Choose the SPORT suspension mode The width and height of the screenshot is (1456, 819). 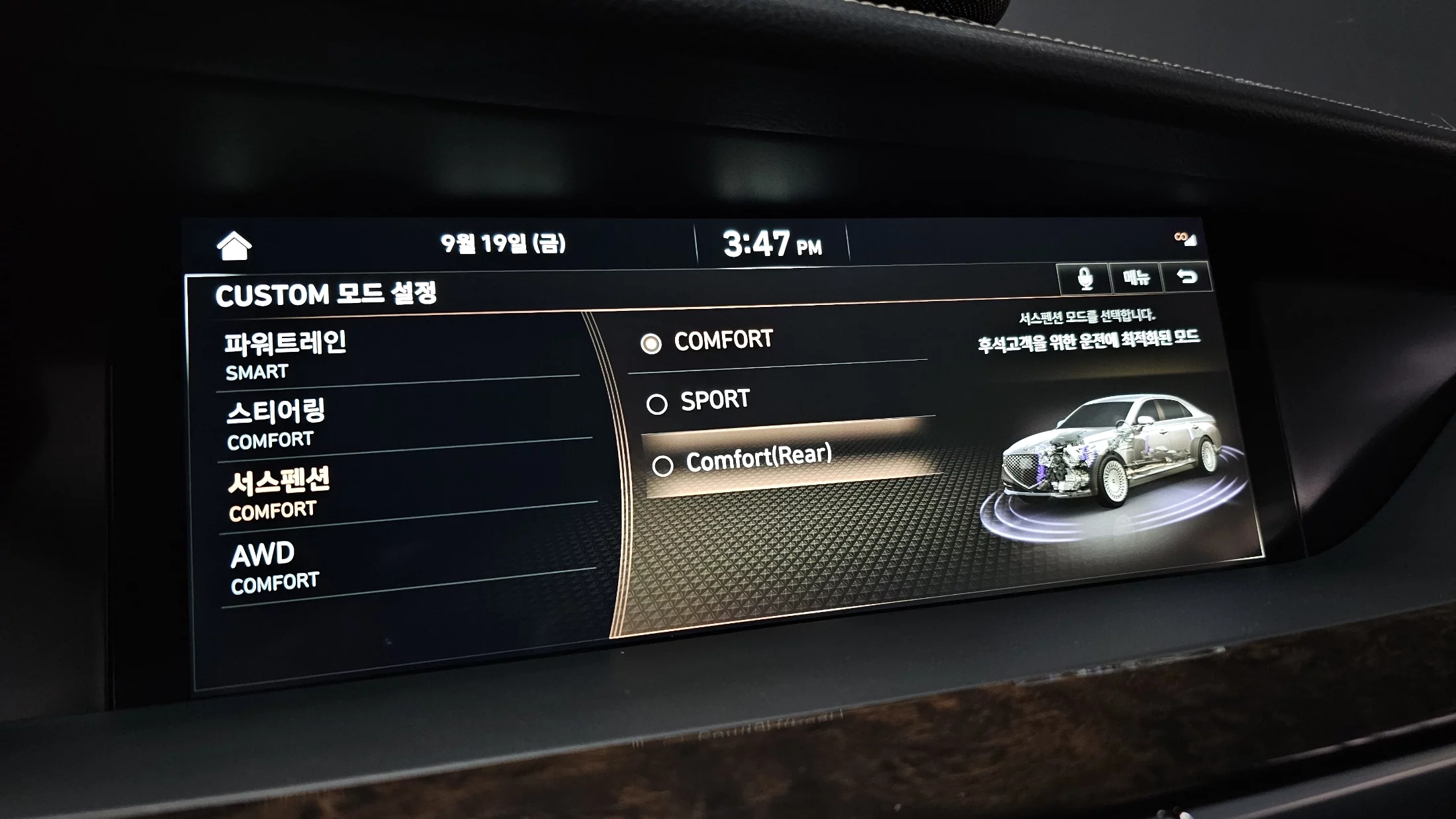[x=715, y=401]
